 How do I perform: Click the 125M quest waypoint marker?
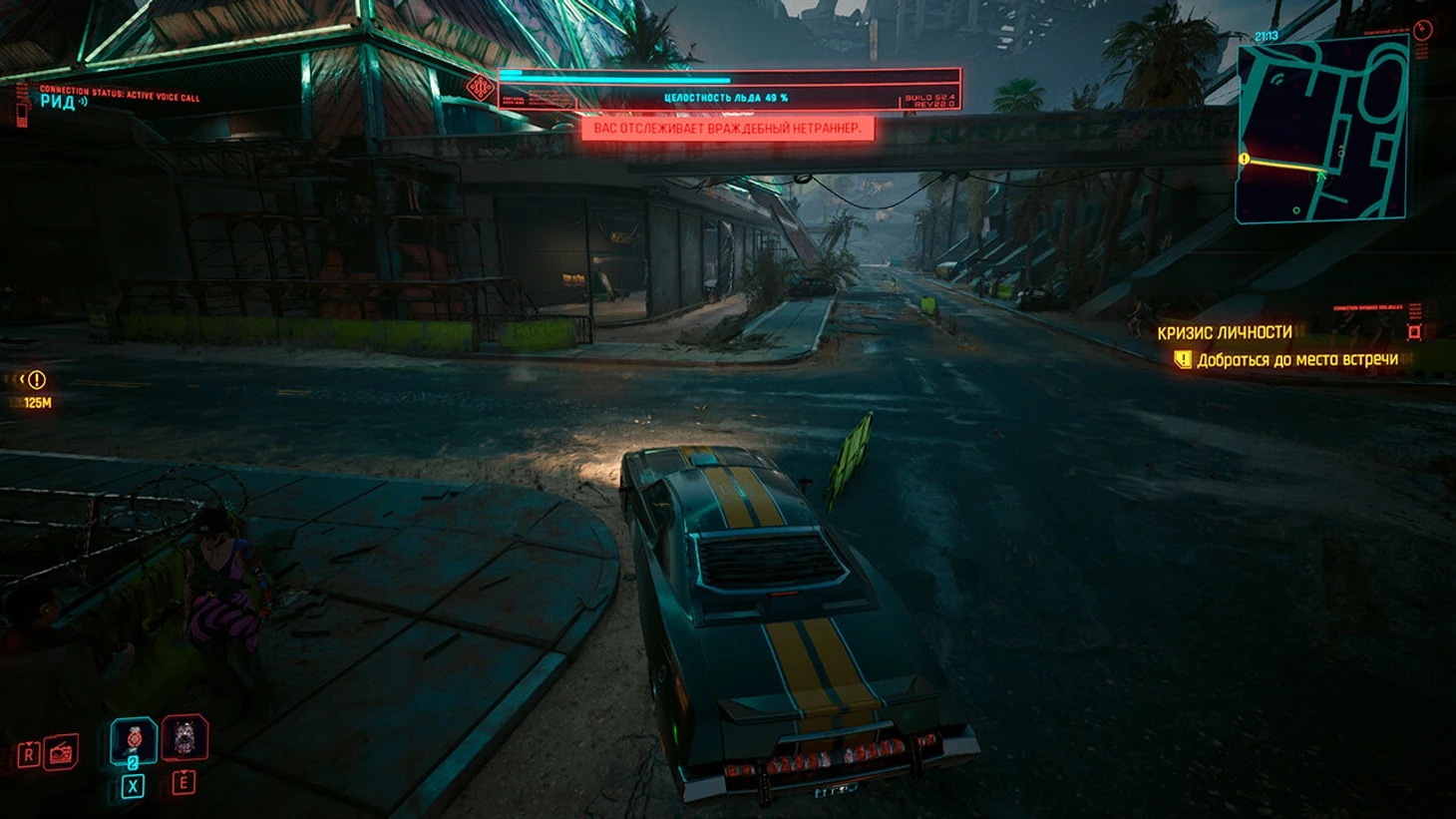click(37, 380)
